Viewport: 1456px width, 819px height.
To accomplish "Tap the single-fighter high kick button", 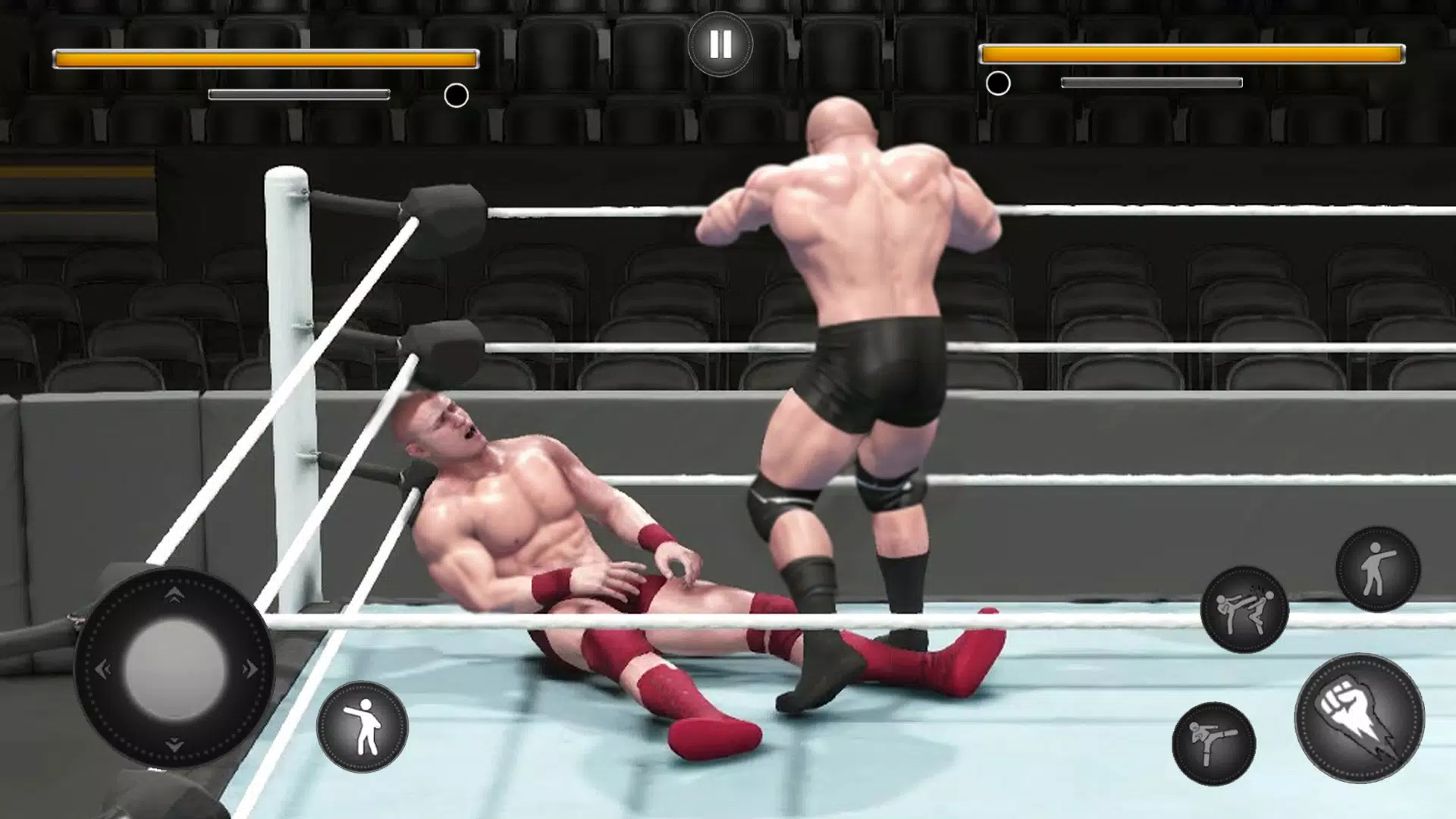I will point(1213,743).
